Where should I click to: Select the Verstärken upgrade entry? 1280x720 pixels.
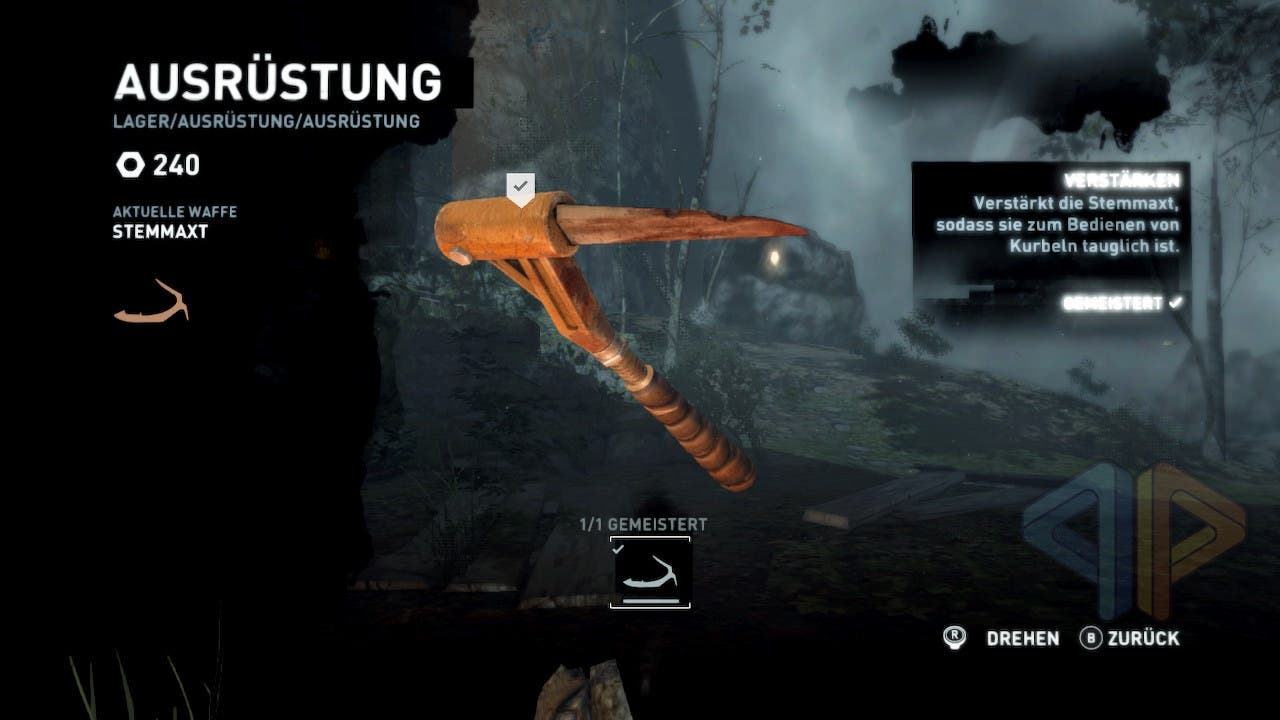1121,181
